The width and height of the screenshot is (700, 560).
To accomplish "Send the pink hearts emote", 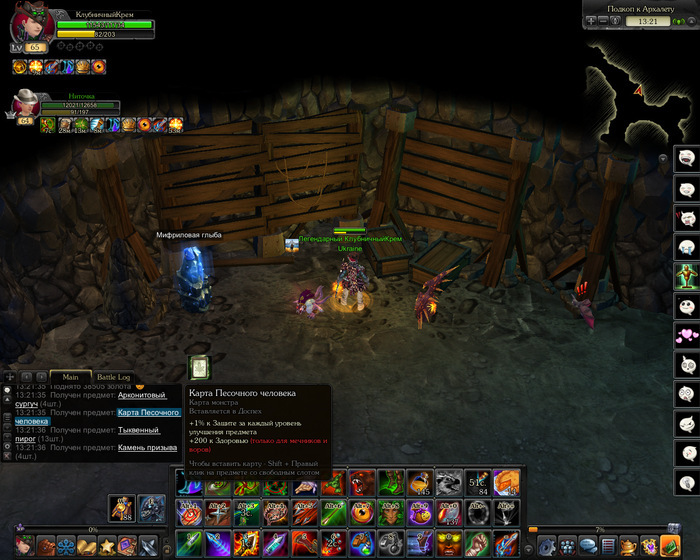I will coord(686,334).
